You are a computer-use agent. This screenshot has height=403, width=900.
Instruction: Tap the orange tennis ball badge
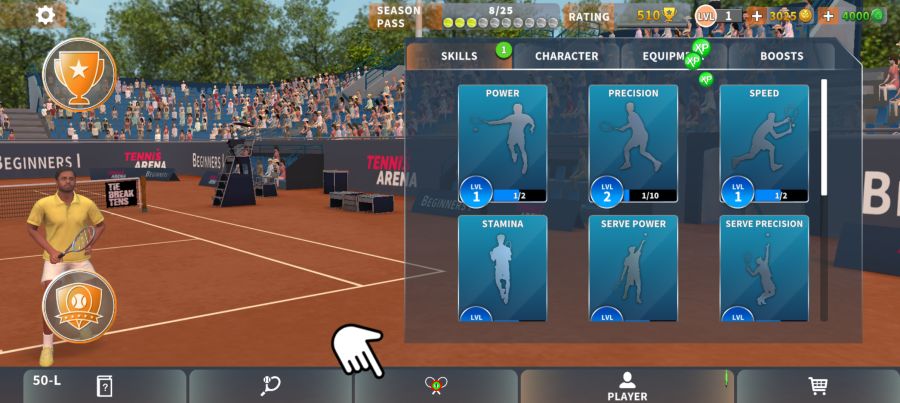coord(79,304)
